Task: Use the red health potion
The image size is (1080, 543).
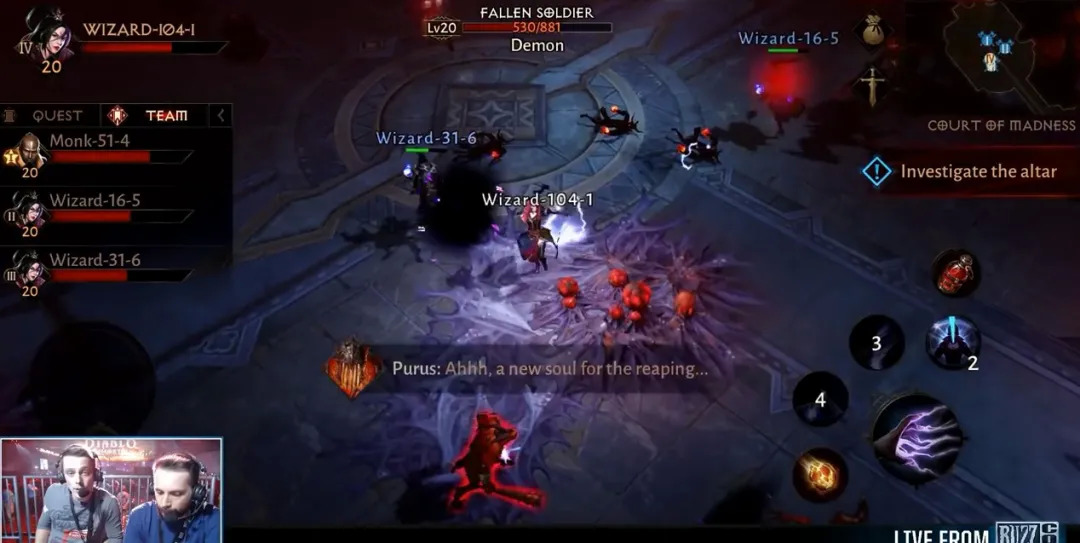Action: 955,273
